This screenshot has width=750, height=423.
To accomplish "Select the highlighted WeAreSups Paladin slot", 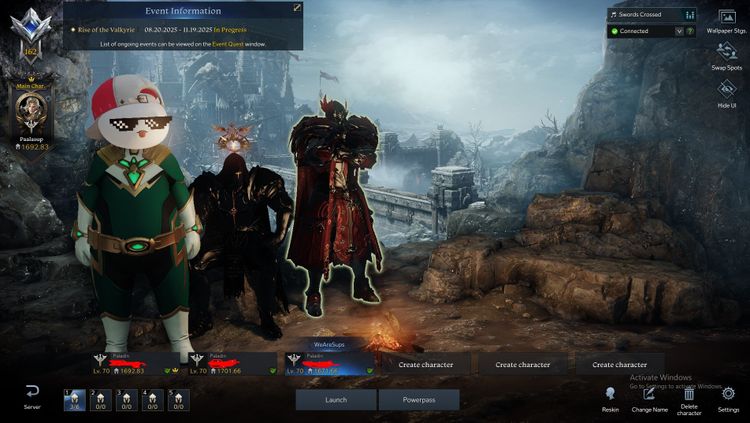I will click(x=329, y=363).
